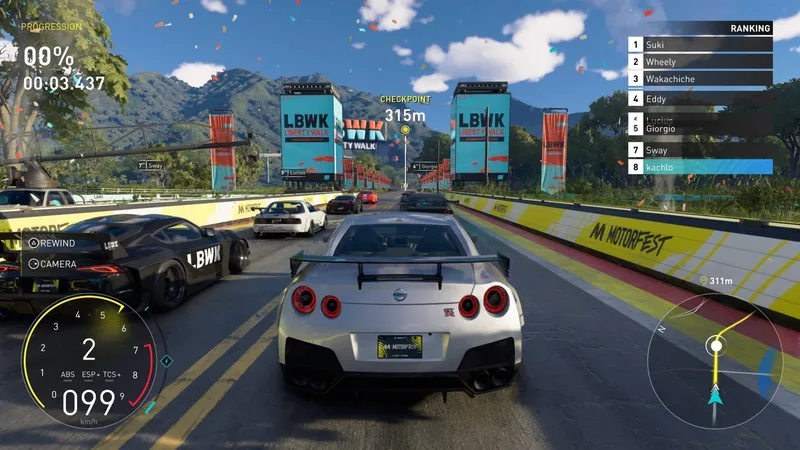Viewport: 800px width, 450px height.
Task: Pick Wheely's row in the ranking
Action: 700,62
